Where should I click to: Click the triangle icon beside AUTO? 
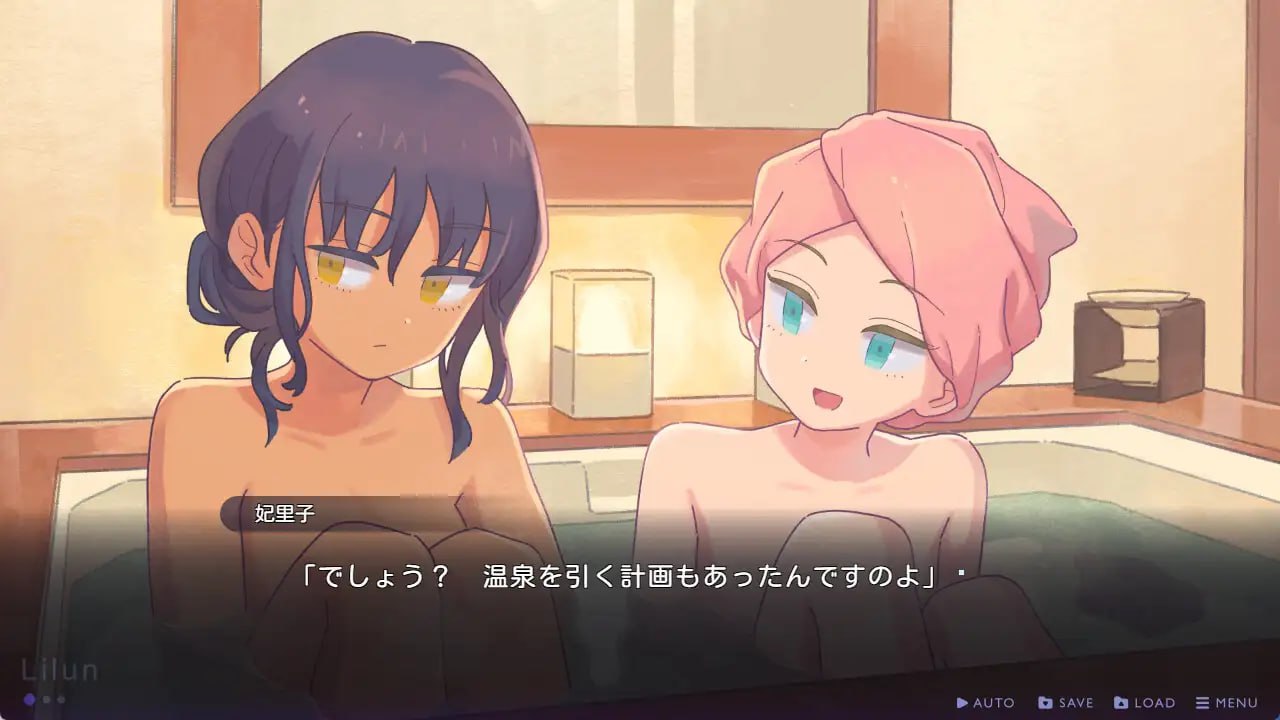[x=963, y=702]
